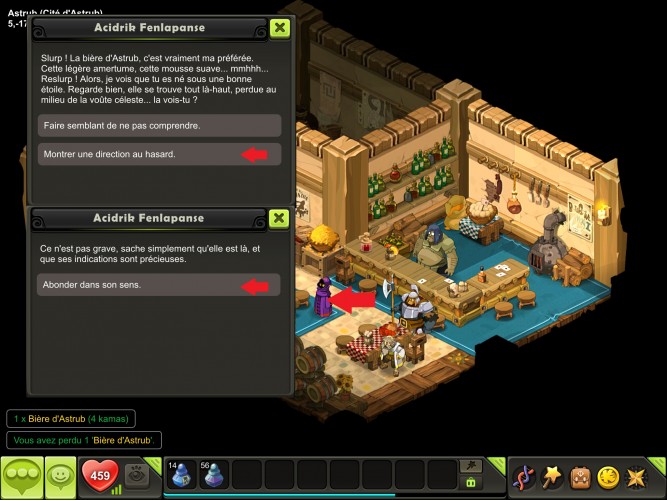This screenshot has height=500, width=667.
Task: Toggle the green padlock on the hotbar
Action: [x=470, y=483]
